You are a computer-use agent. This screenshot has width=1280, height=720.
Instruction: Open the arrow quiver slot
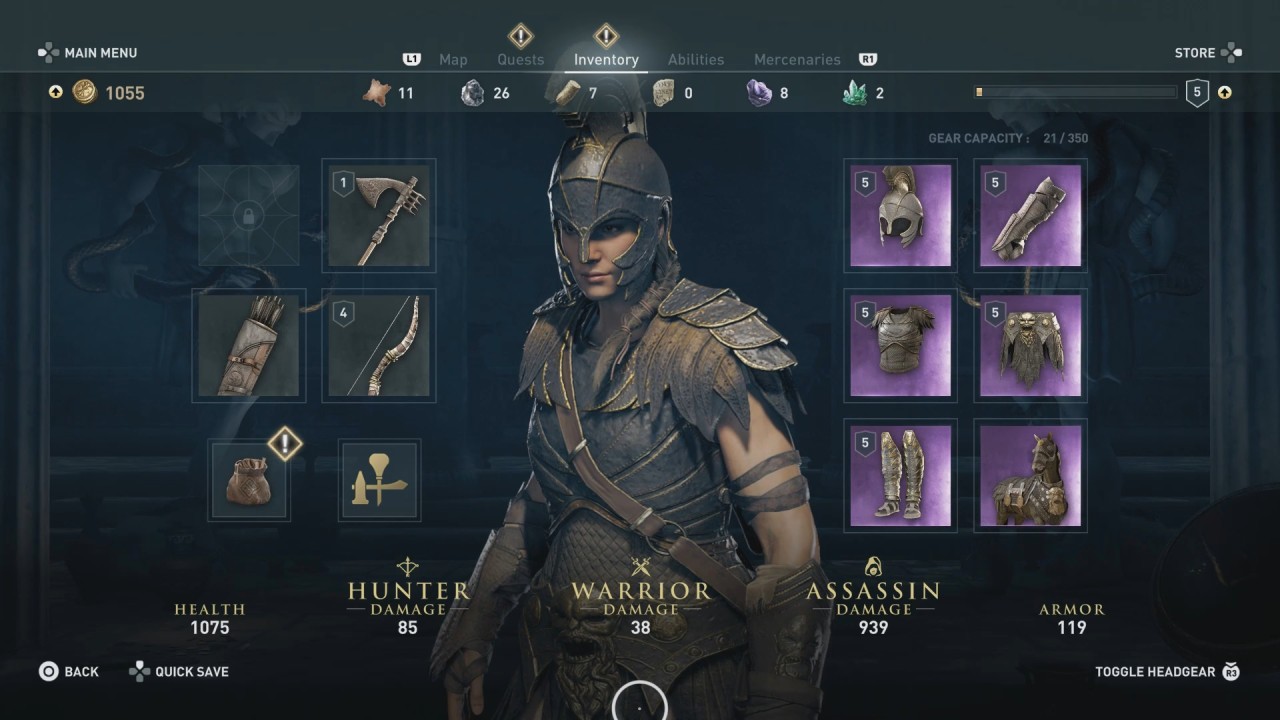(249, 346)
